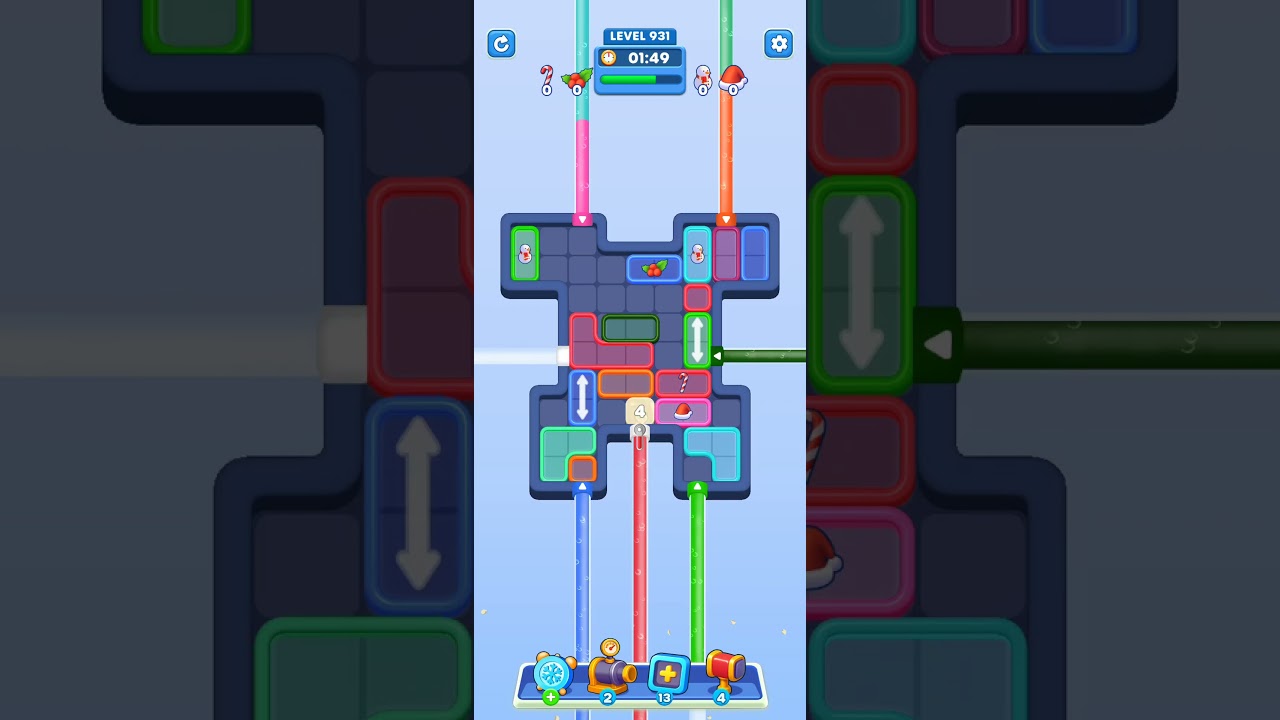The image size is (1280, 720).
Task: Select the holly block on the board
Action: 655,268
